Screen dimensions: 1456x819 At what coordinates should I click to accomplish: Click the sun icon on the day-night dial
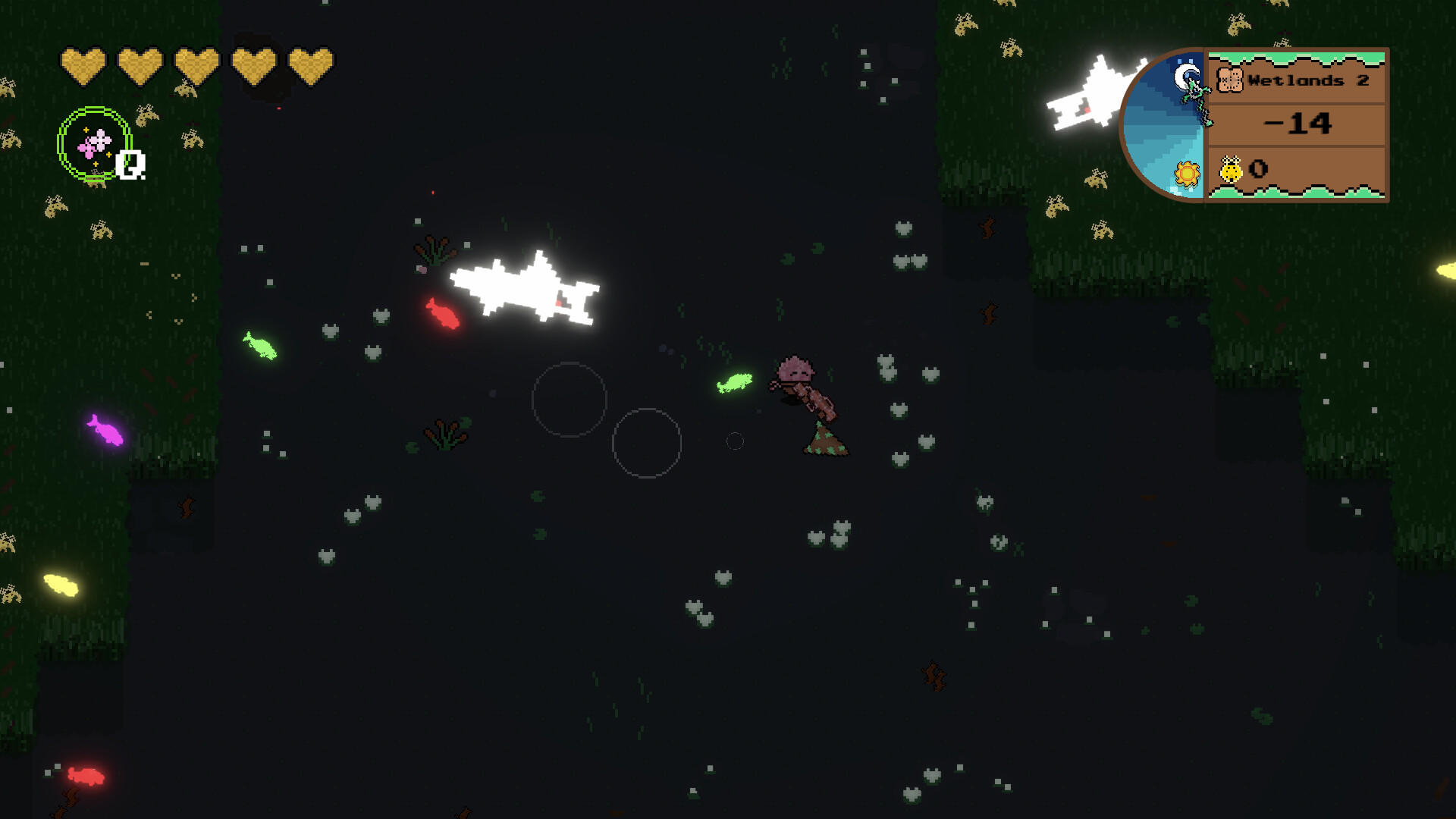click(x=1185, y=174)
